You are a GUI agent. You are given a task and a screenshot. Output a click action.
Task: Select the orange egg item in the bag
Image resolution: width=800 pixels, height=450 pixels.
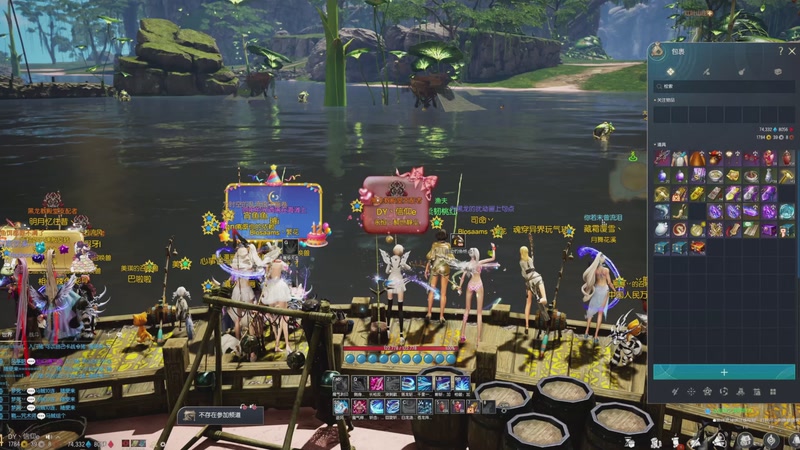click(x=696, y=158)
